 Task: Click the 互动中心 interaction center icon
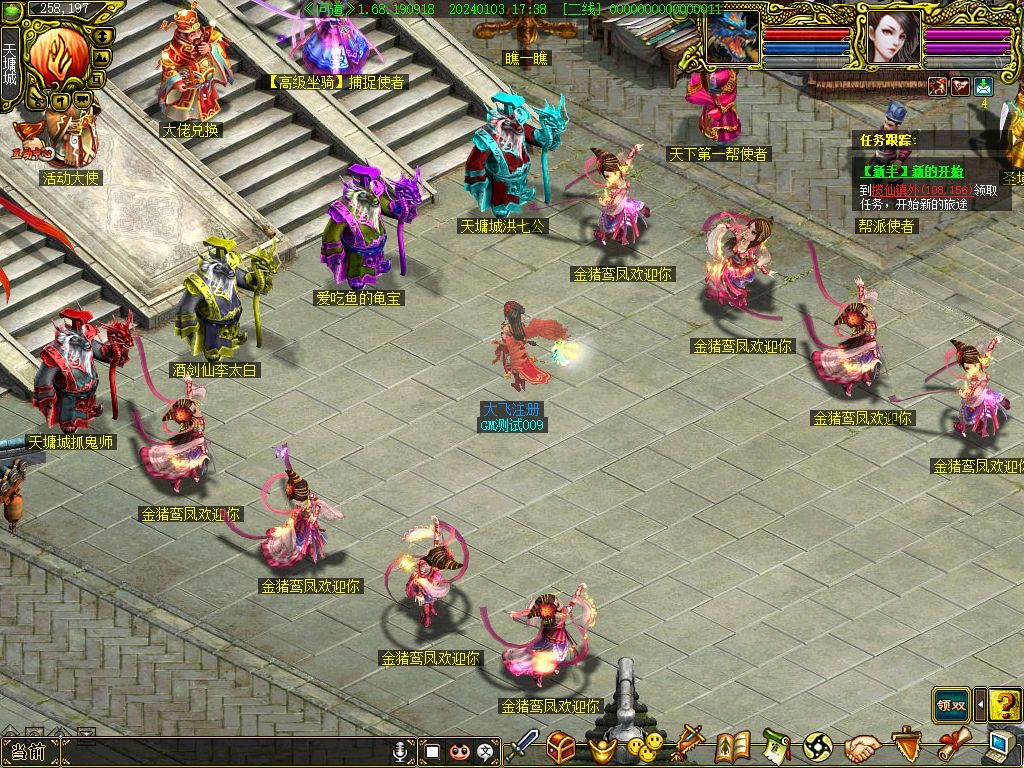coord(30,154)
